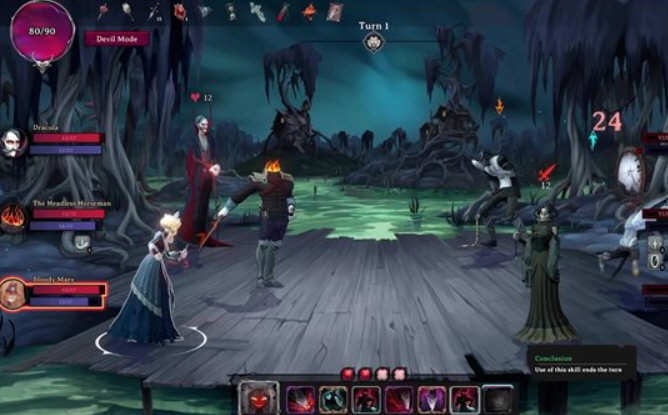The image size is (668, 415).
Task: Use the teal figure skill icon
Action: tap(334, 399)
